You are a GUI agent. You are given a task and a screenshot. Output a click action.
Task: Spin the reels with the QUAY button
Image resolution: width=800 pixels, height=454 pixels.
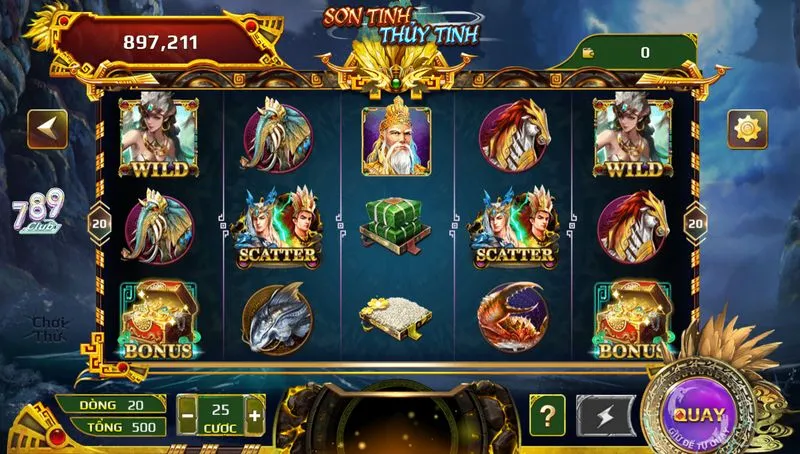point(699,413)
